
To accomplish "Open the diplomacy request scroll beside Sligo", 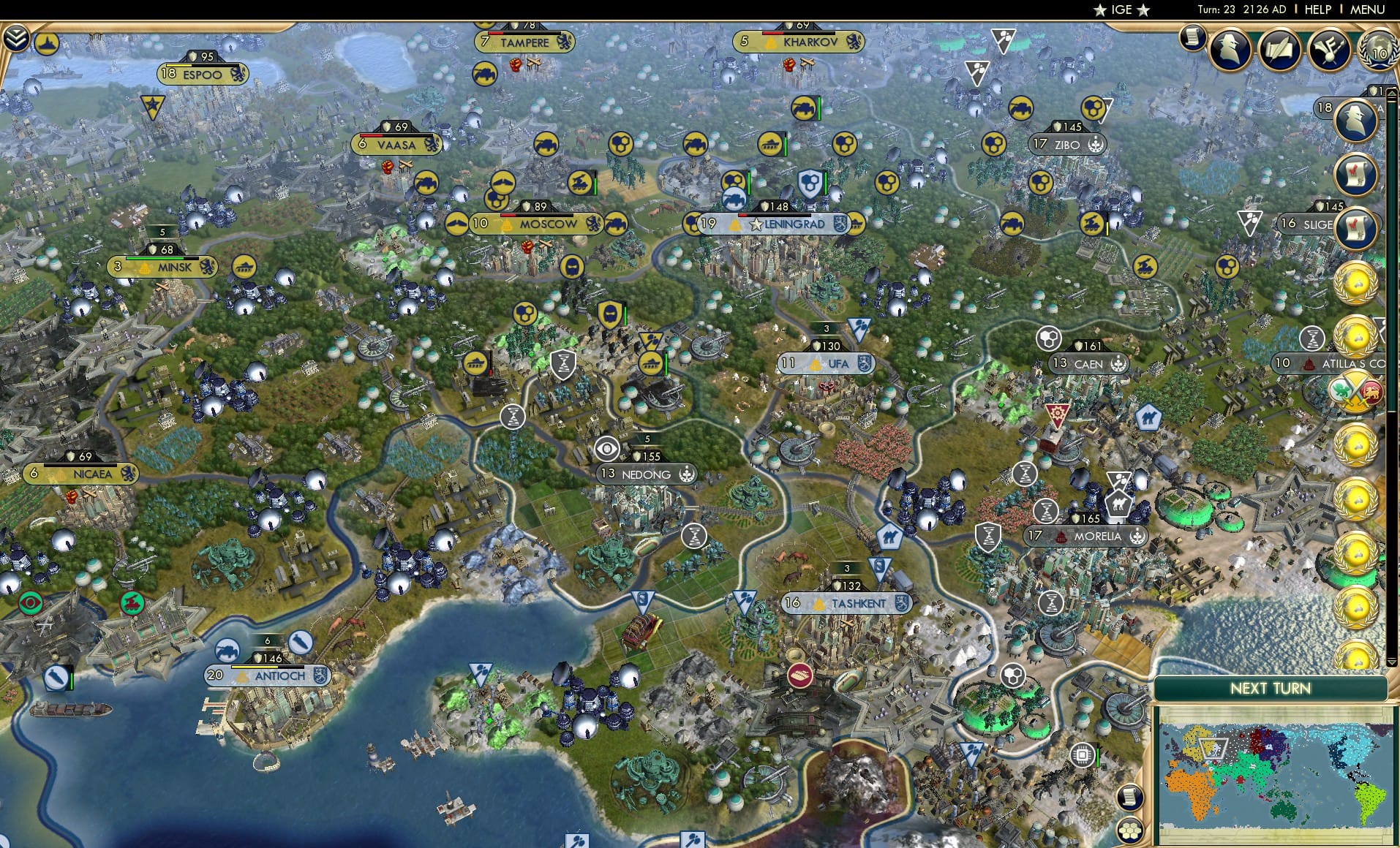I will [x=1355, y=227].
